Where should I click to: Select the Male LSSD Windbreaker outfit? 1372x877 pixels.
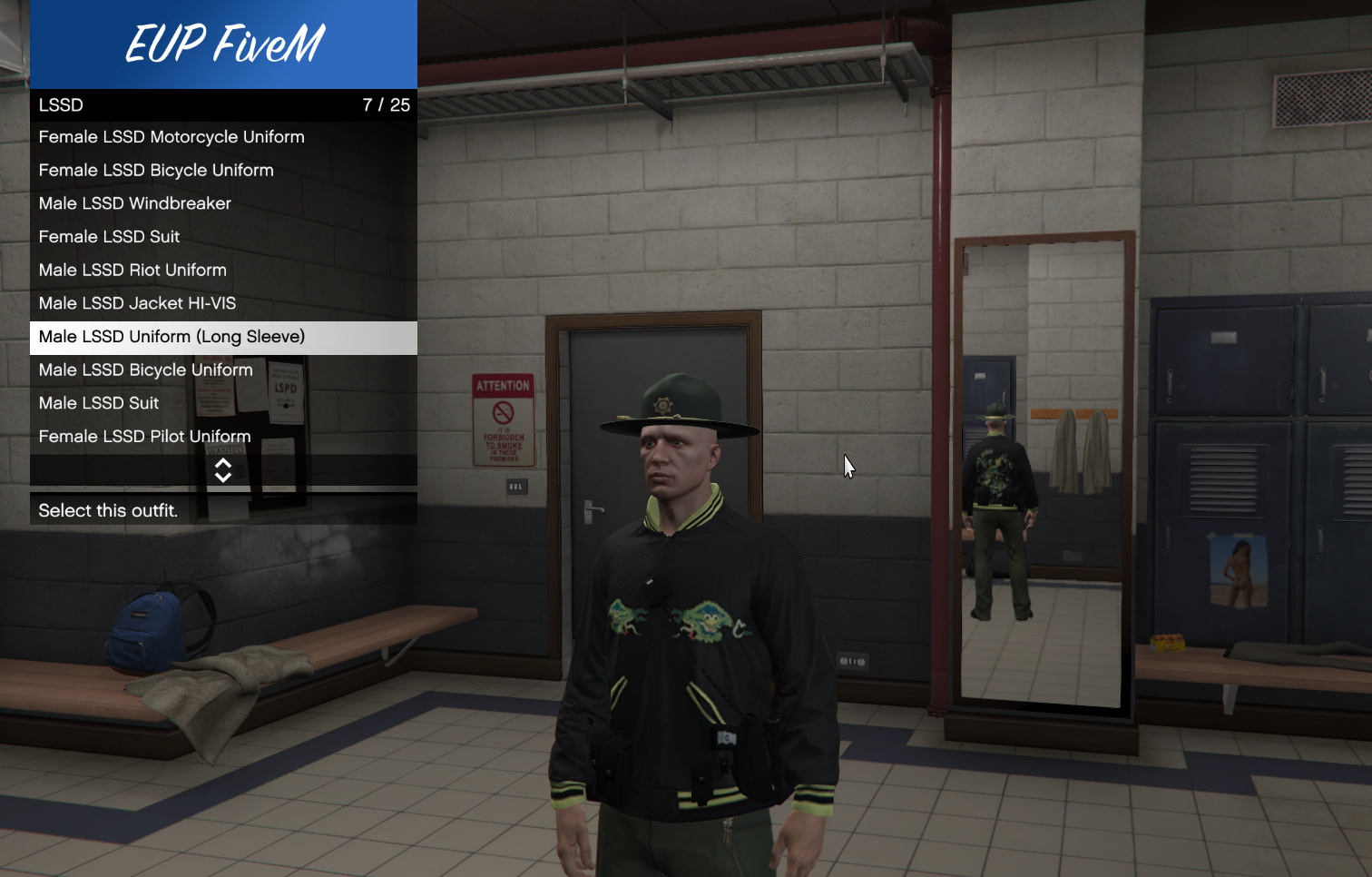(134, 203)
